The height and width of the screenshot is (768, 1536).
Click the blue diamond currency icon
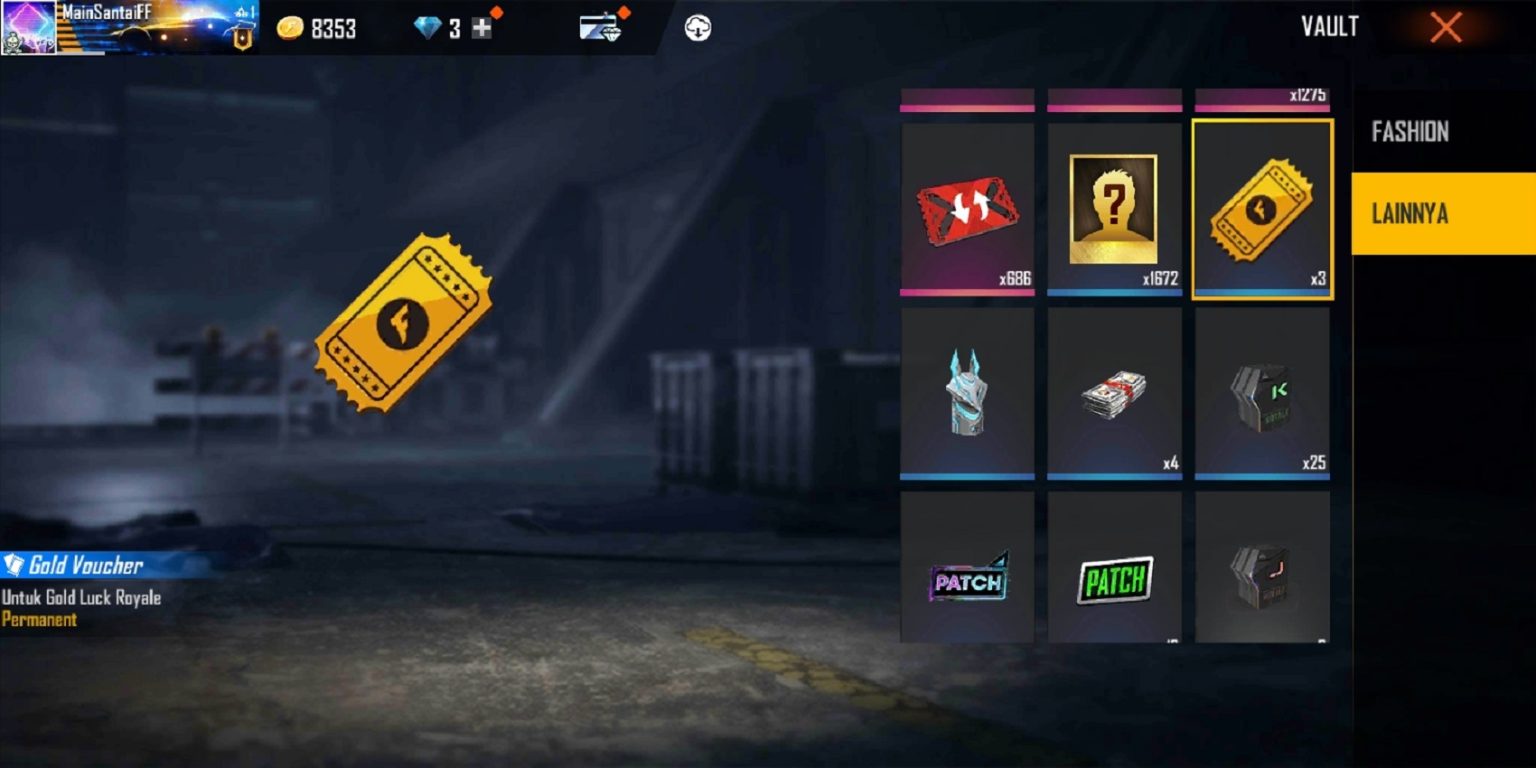point(430,27)
